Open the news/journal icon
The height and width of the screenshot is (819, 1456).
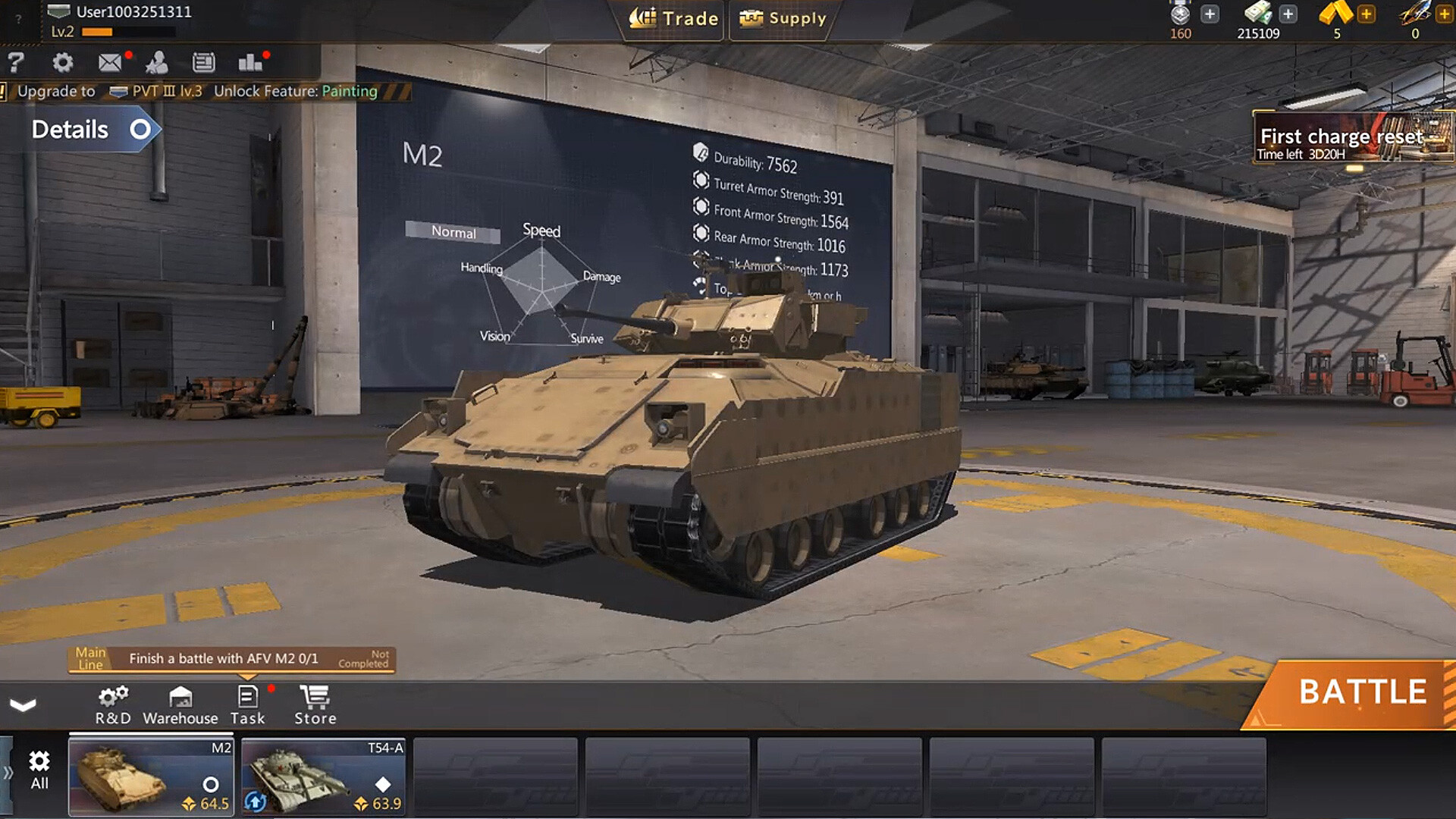(203, 63)
